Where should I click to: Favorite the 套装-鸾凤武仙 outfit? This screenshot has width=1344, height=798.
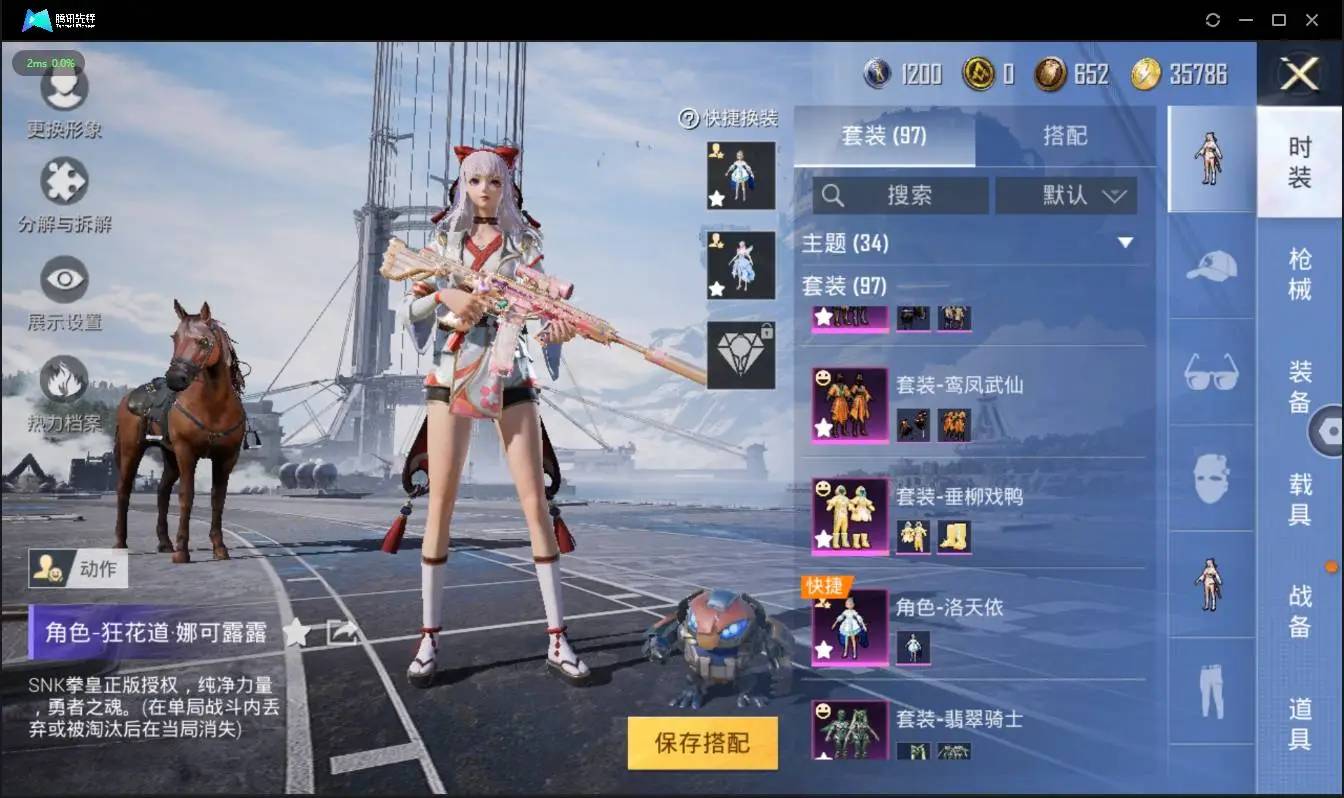[824, 430]
